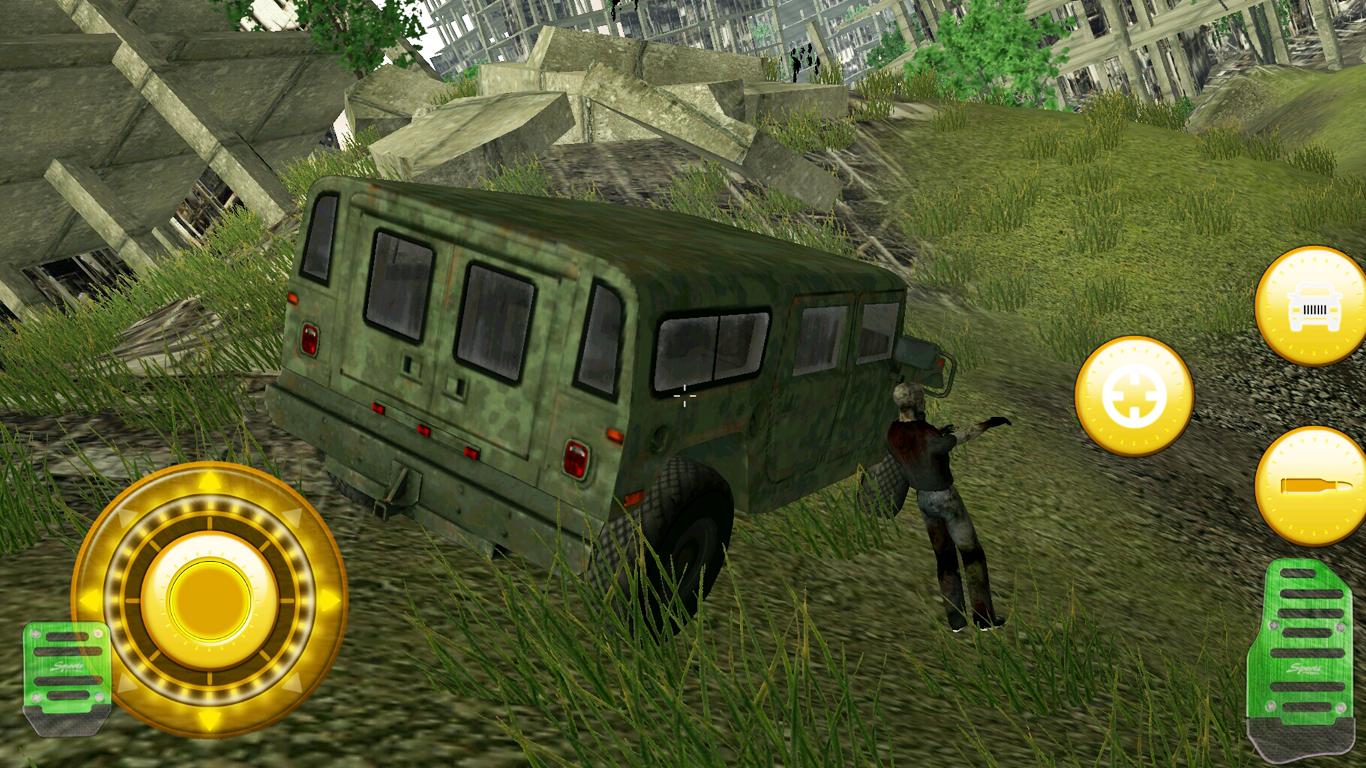Select the vehicle switch control at top right
This screenshot has height=768, width=1366.
pos(1308,310)
